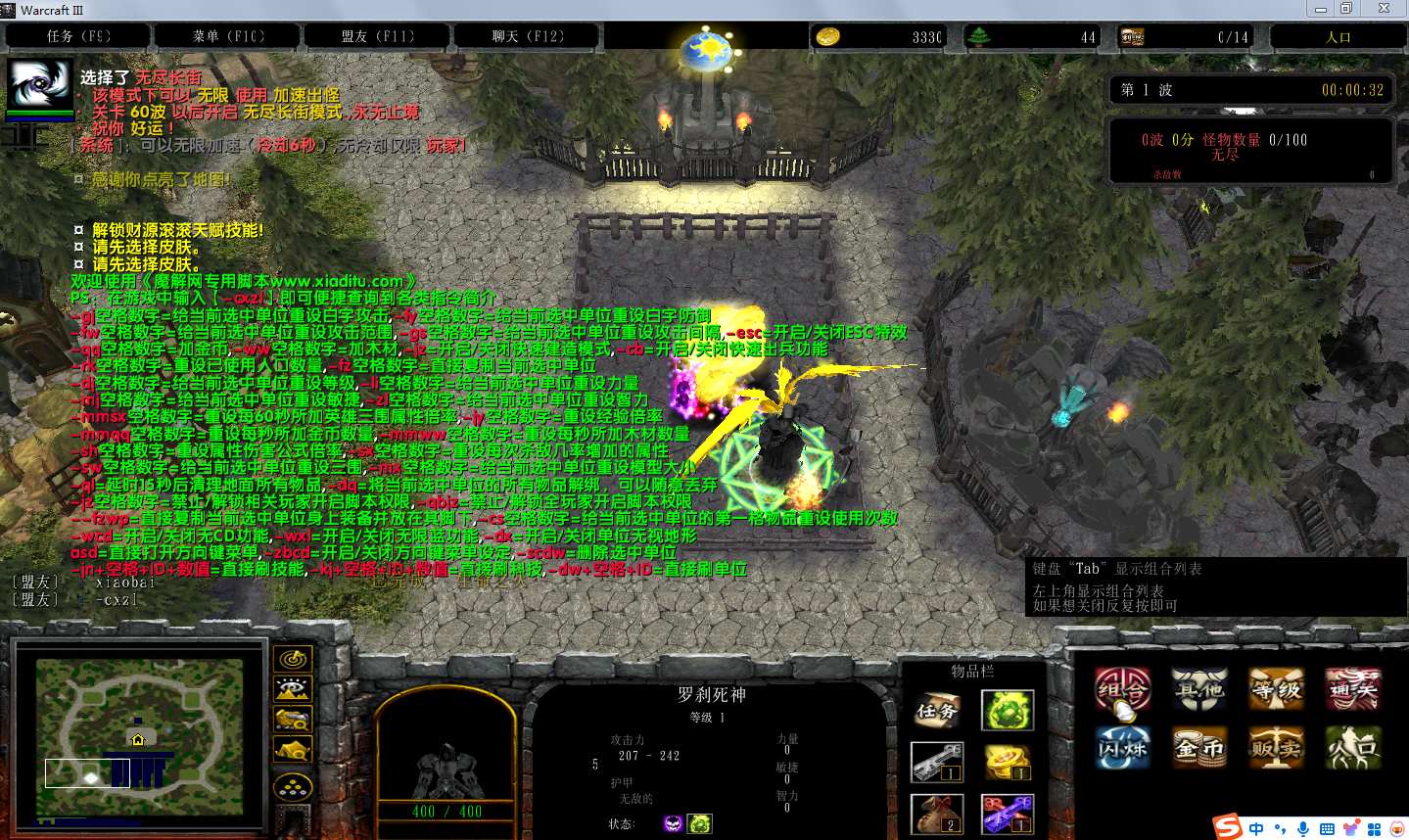The width and height of the screenshot is (1409, 840).
Task: Toggle minimap terrain display button
Action: (293, 690)
